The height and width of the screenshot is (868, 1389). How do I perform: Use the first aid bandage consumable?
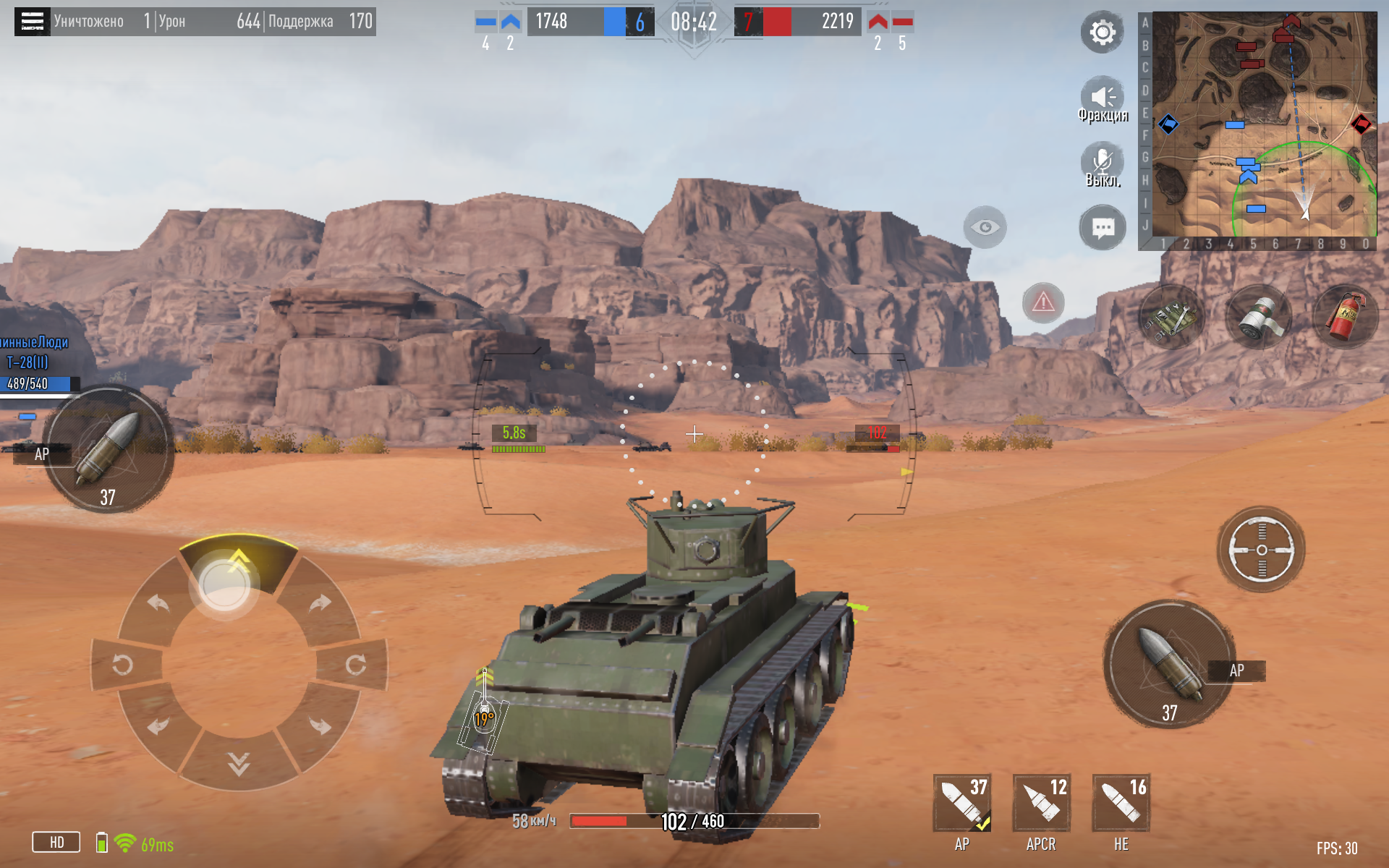[1259, 317]
